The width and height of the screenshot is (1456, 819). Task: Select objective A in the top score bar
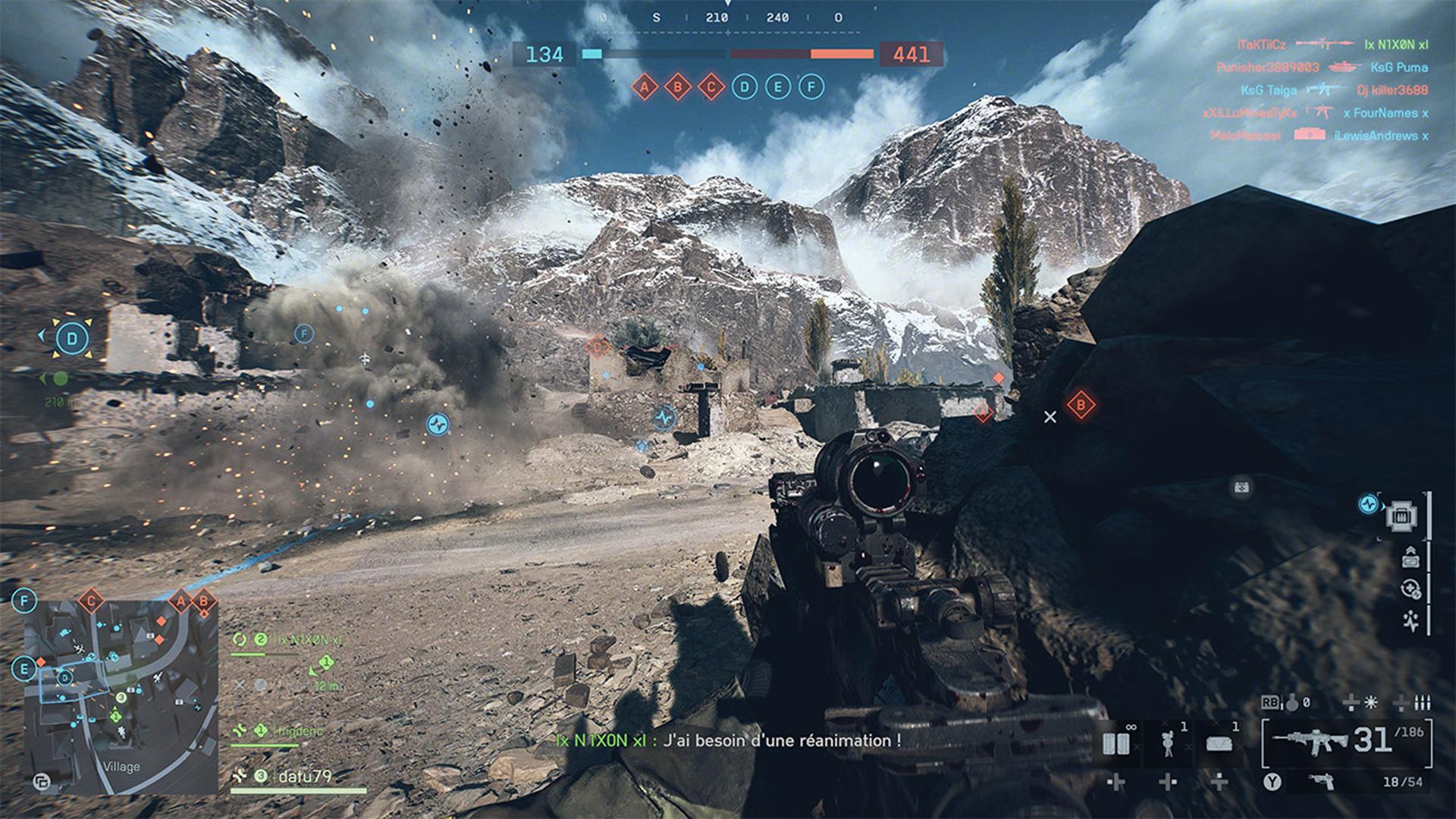(645, 87)
